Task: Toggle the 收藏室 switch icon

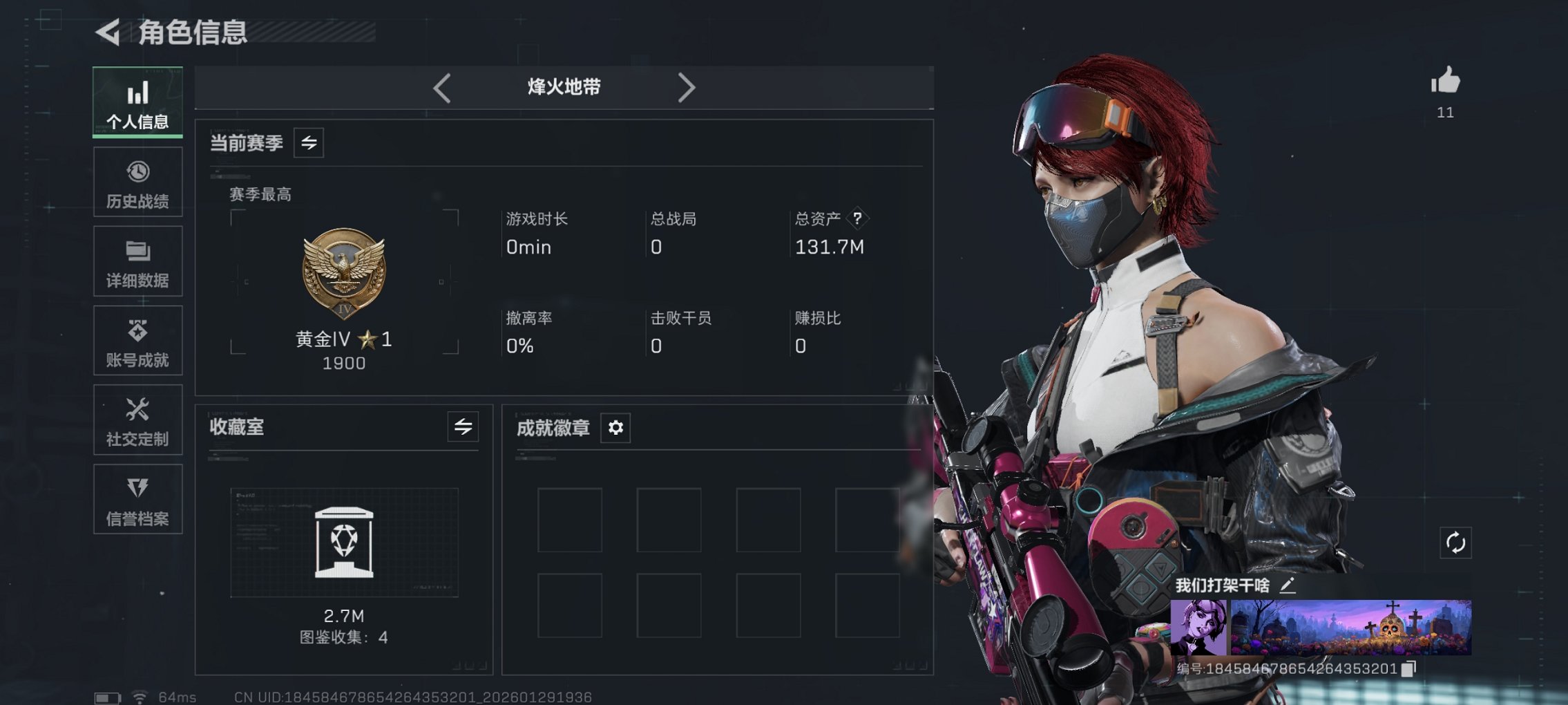Action: pyautogui.click(x=462, y=427)
